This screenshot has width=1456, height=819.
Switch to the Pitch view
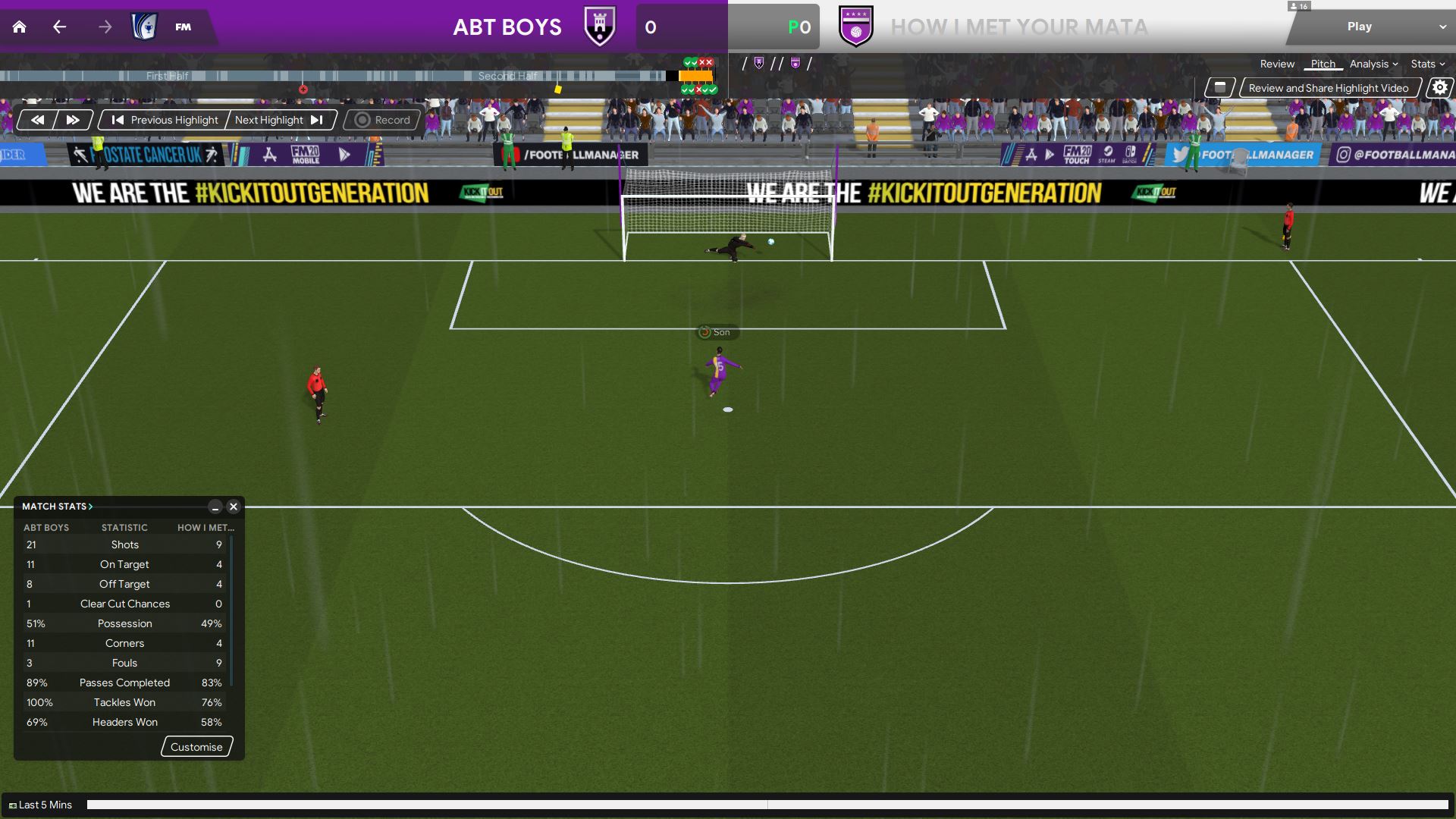[1323, 64]
